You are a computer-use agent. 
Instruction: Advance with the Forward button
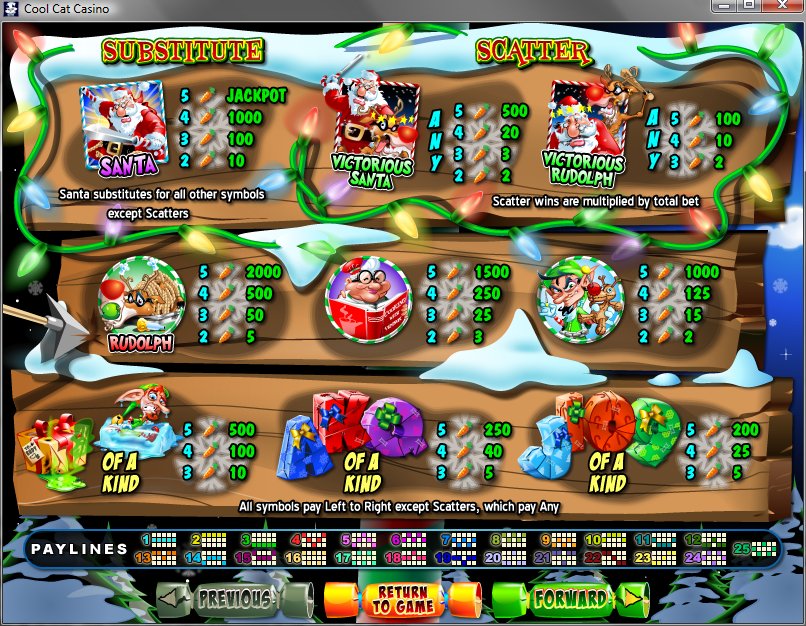[570, 599]
